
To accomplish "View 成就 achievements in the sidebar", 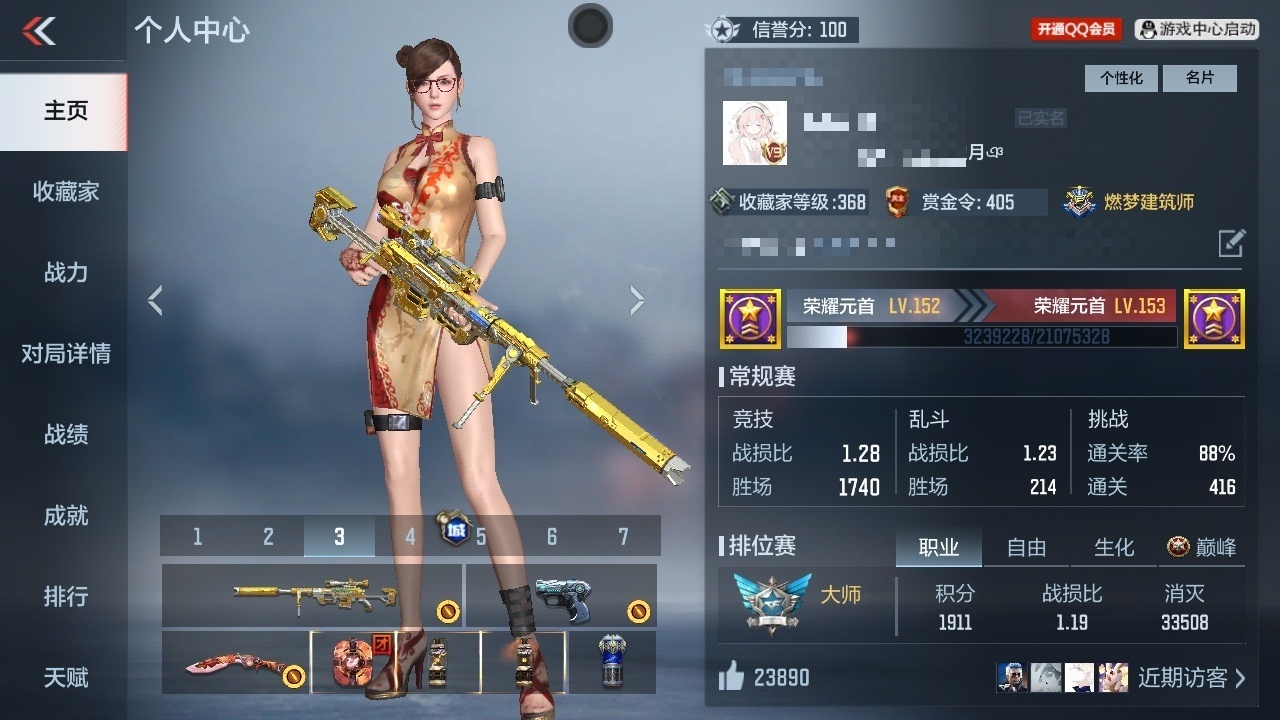I will coord(64,515).
